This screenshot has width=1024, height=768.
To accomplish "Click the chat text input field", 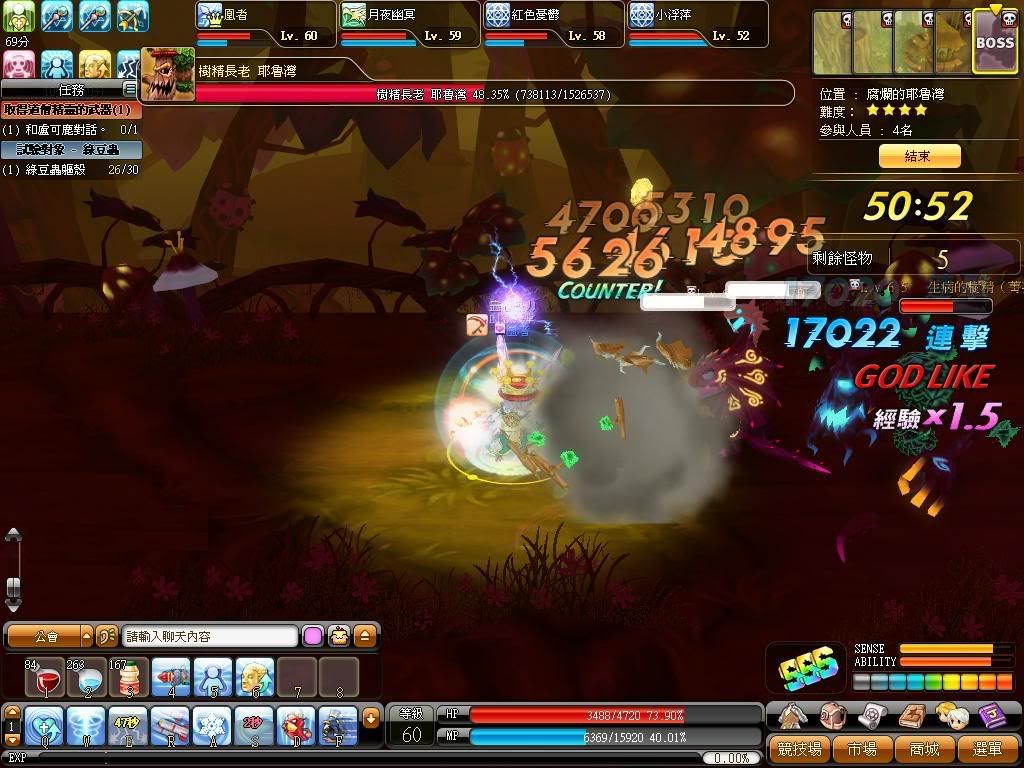I will click(x=210, y=636).
